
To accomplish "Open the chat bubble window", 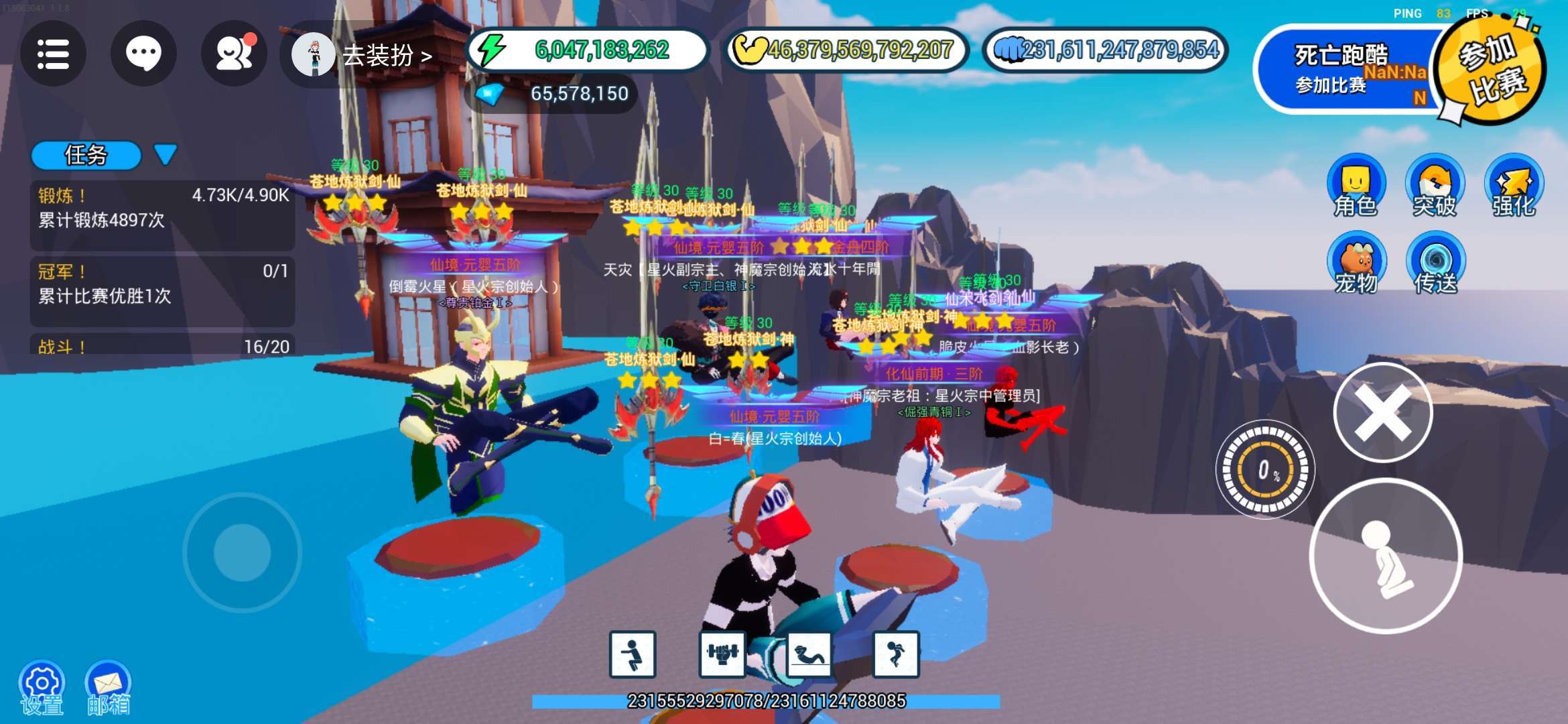I will [x=143, y=54].
